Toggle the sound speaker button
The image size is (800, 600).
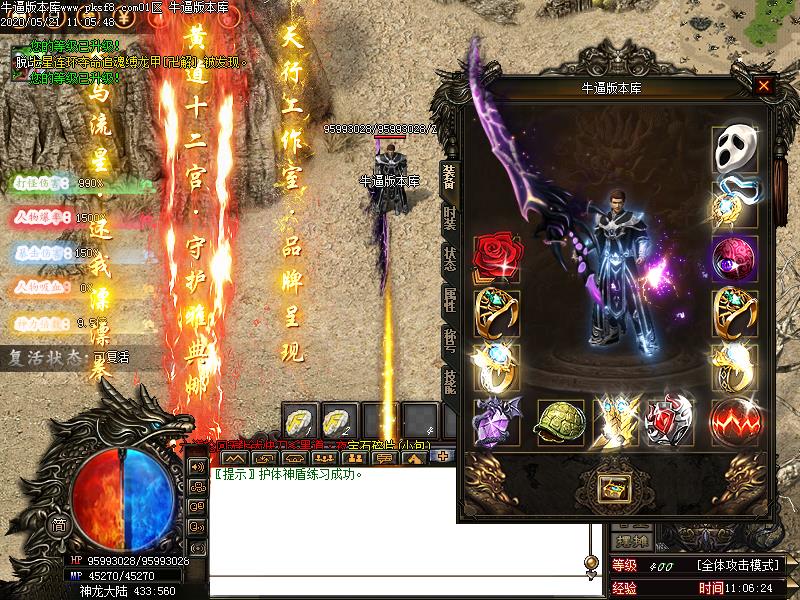197,467
